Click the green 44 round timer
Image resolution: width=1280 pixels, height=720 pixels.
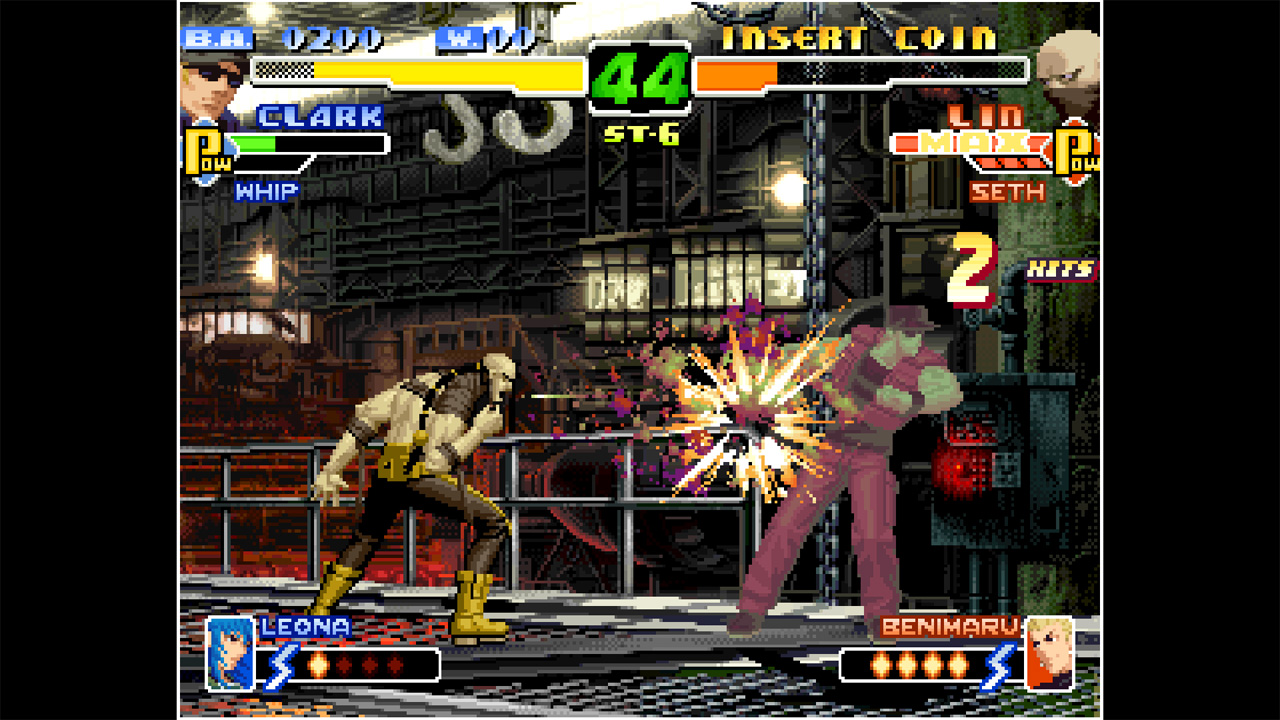coord(639,79)
